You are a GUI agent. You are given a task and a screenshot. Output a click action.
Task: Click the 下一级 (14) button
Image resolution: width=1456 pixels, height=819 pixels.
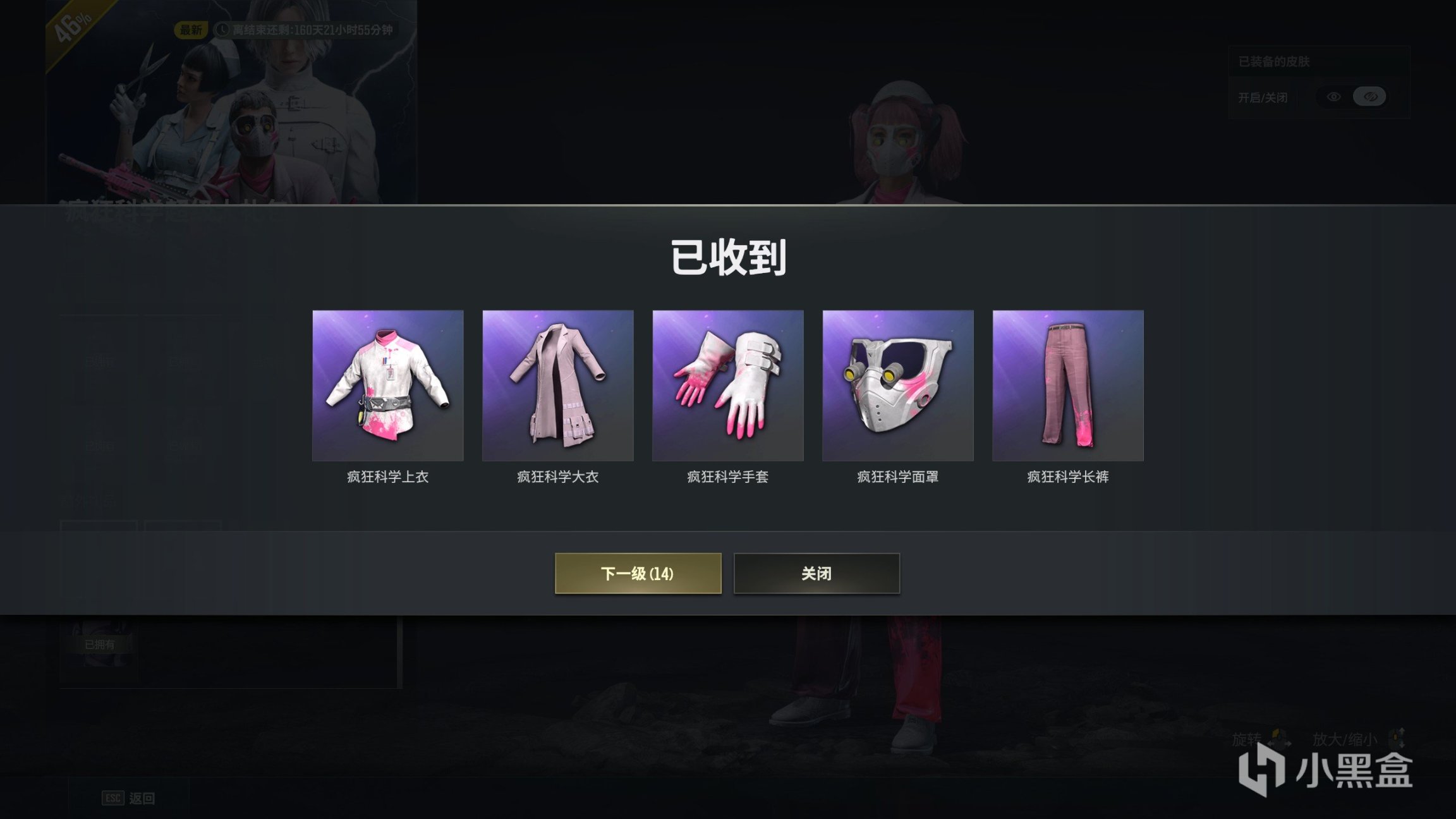pyautogui.click(x=638, y=574)
